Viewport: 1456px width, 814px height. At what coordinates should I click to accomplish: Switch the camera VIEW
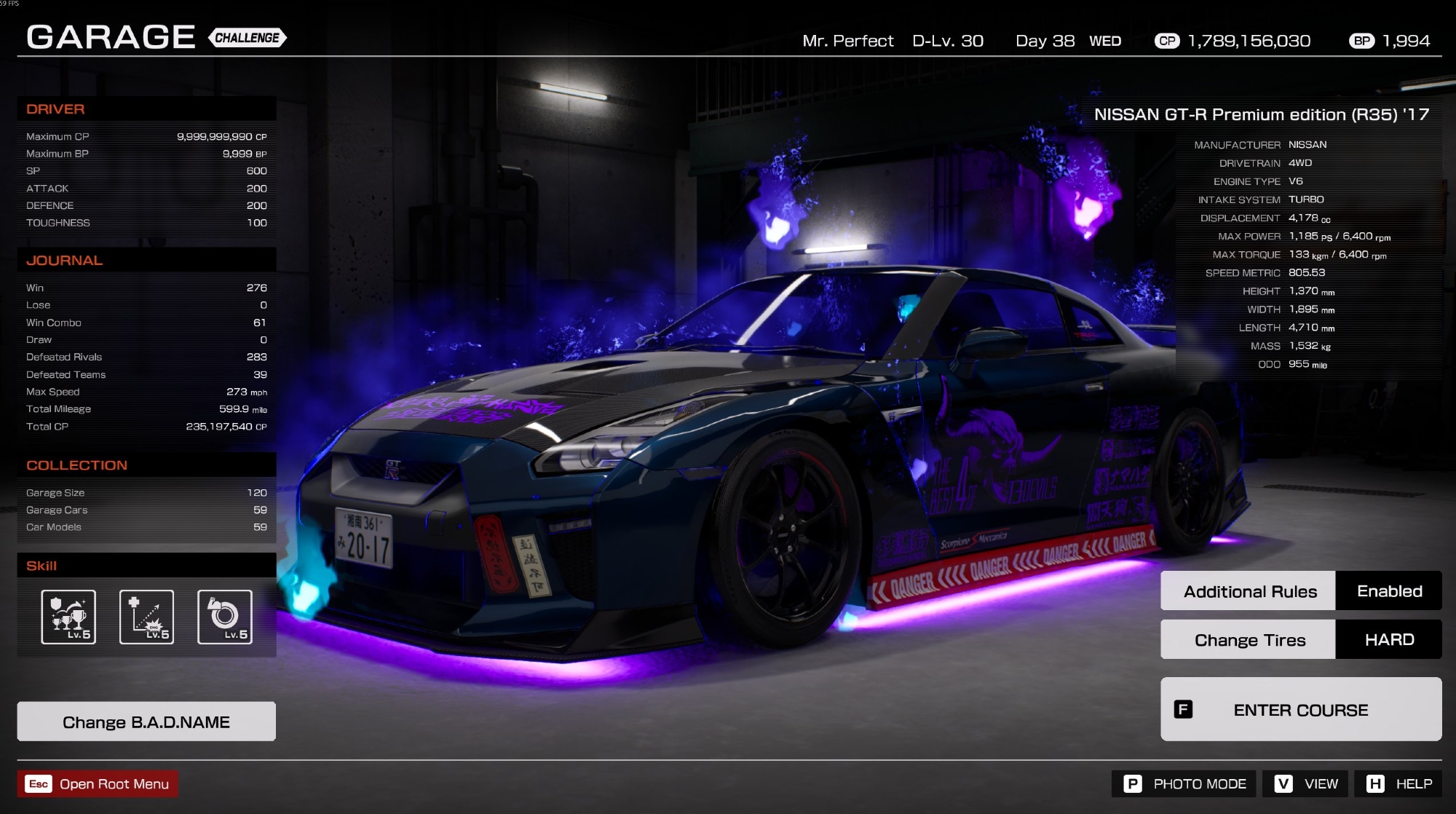[1305, 783]
